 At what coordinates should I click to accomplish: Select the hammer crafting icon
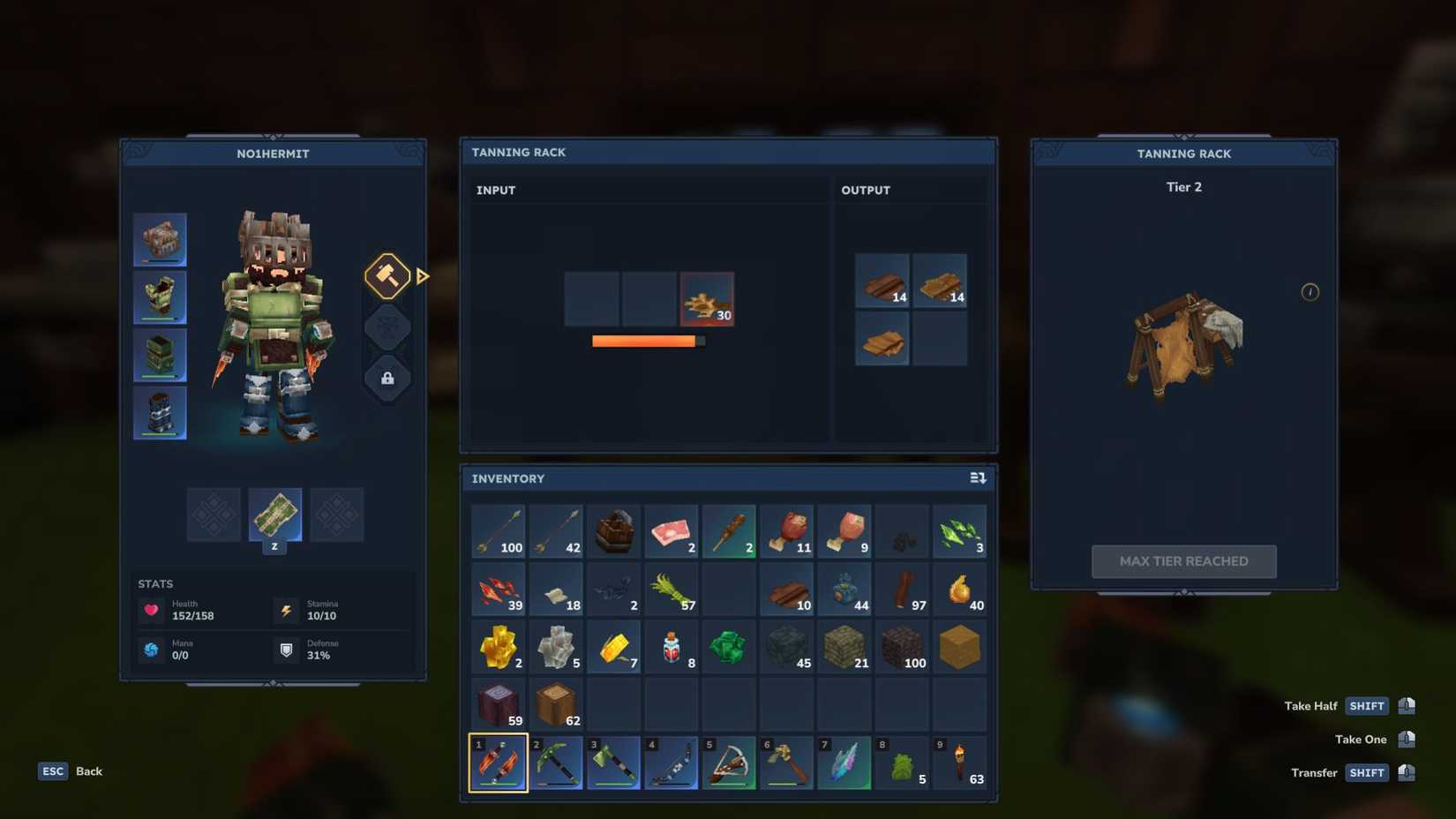387,276
